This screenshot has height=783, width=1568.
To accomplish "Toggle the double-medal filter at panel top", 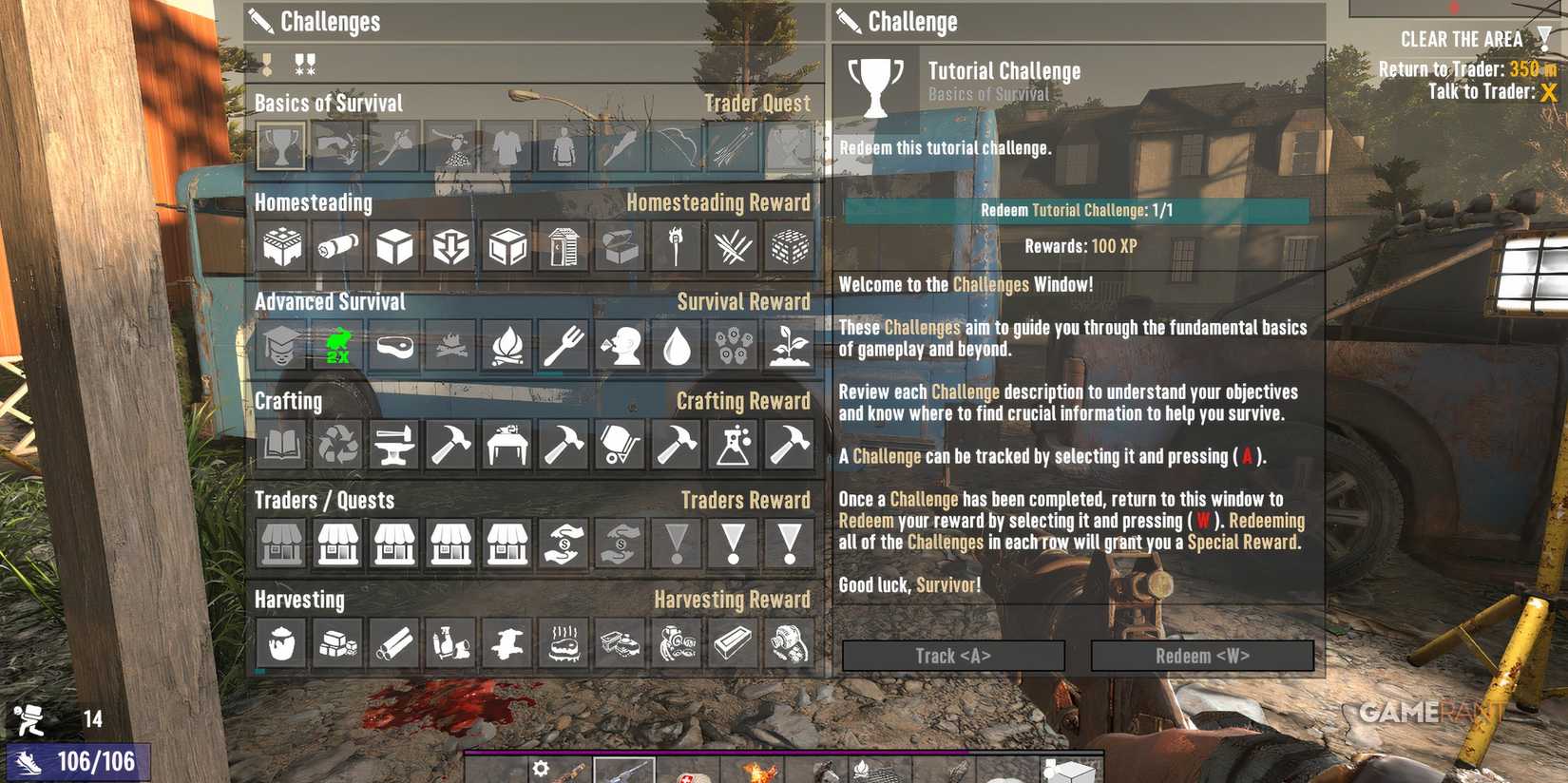I will pos(304,64).
